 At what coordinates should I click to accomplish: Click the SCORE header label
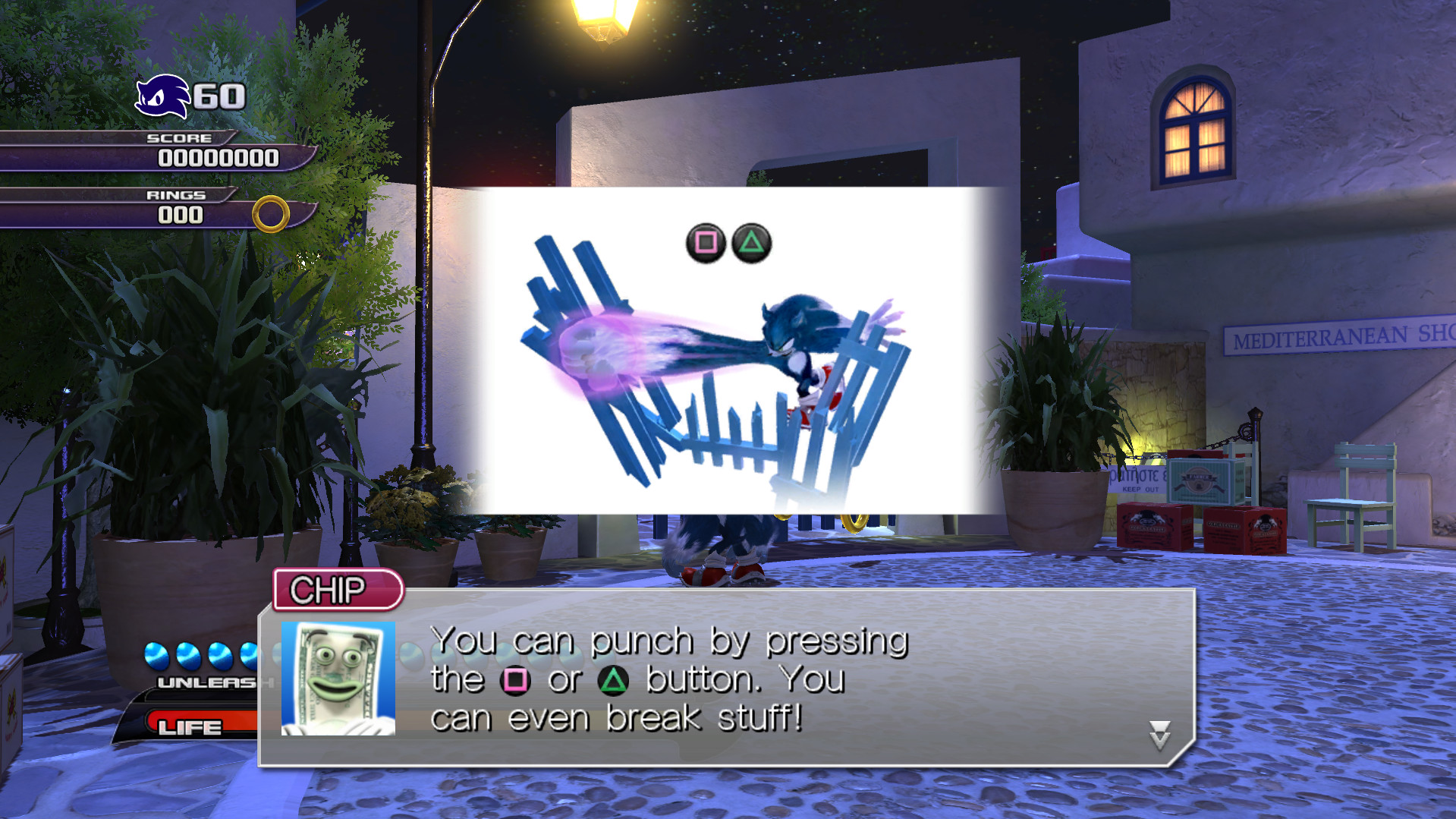pyautogui.click(x=180, y=138)
